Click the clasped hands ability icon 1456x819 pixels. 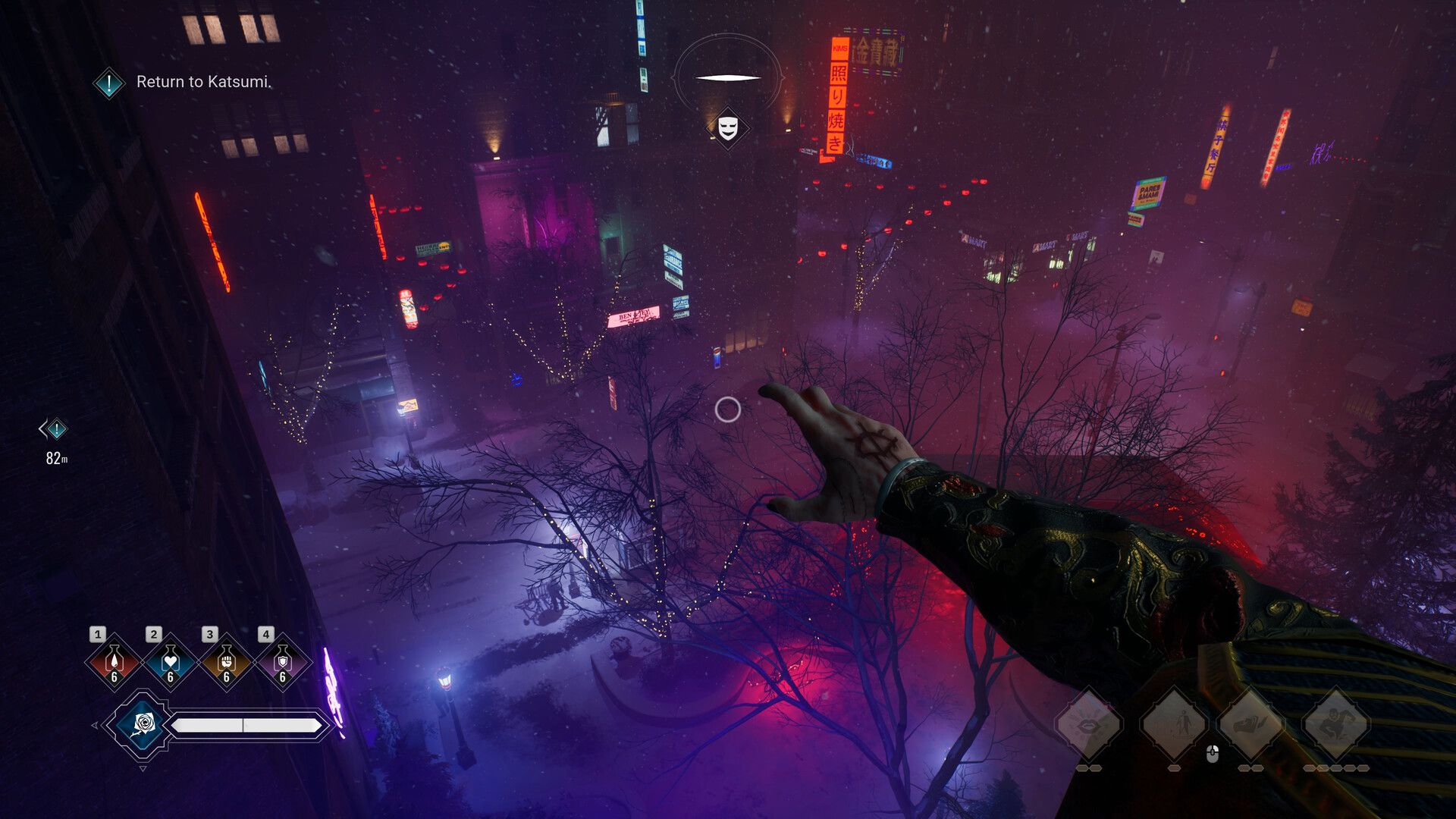[x=1253, y=724]
